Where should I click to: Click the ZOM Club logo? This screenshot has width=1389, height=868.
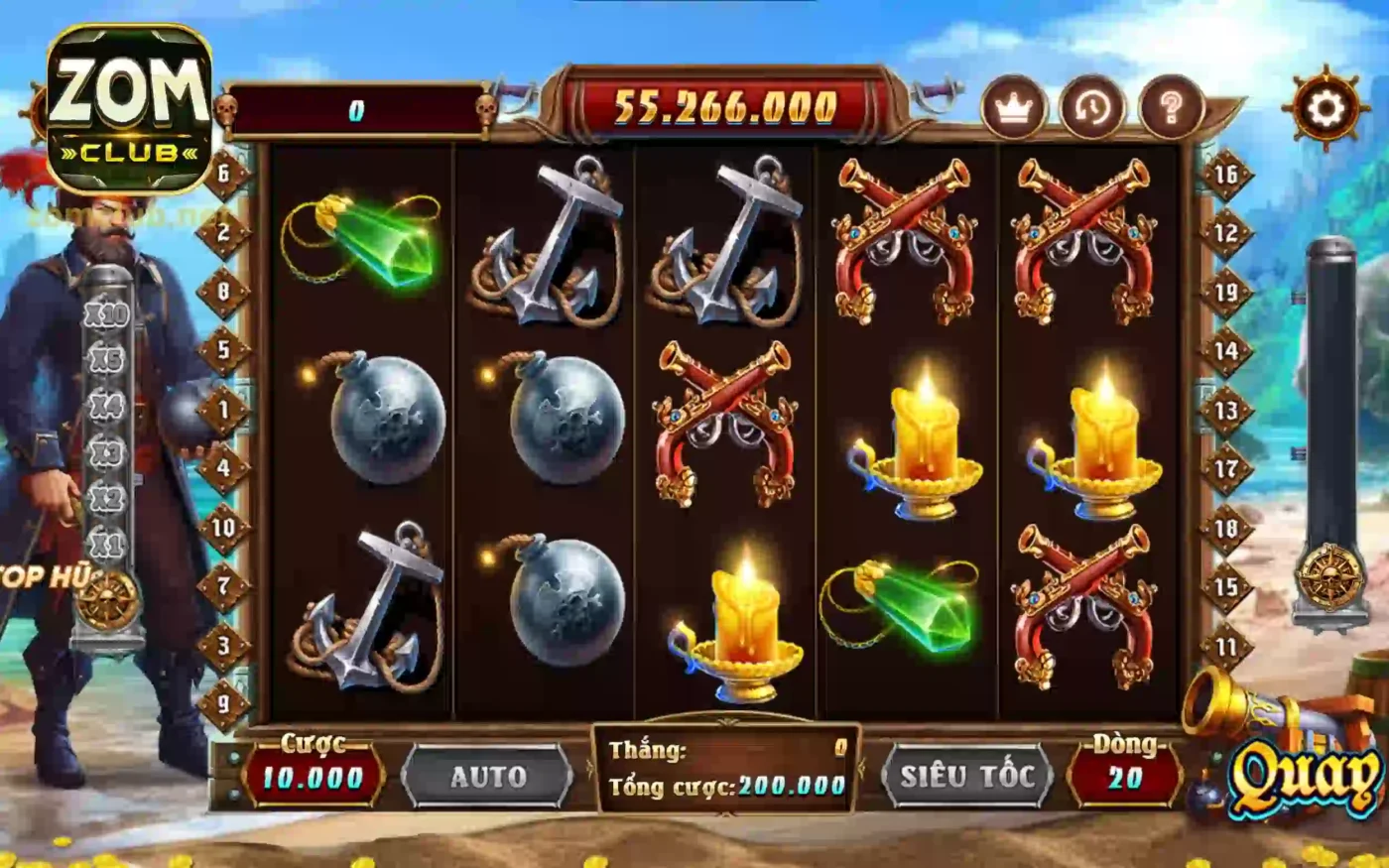[129, 109]
